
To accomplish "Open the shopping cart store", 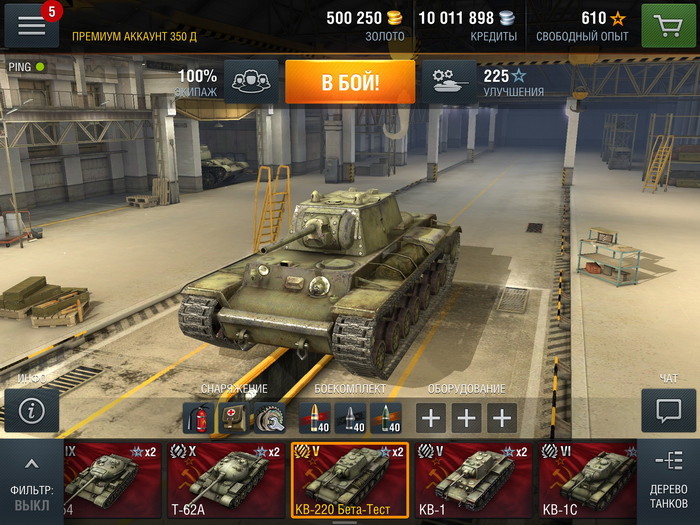I will tap(668, 25).
